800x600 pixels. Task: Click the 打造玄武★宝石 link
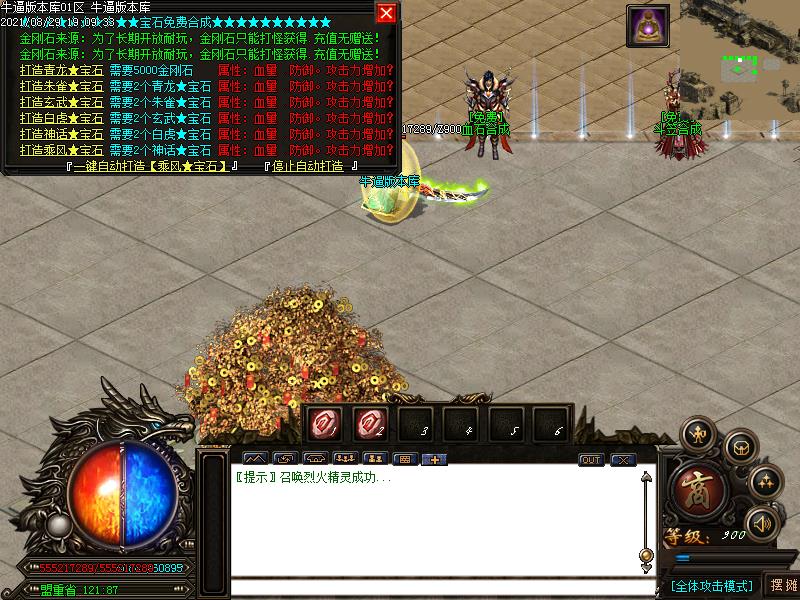pos(61,102)
